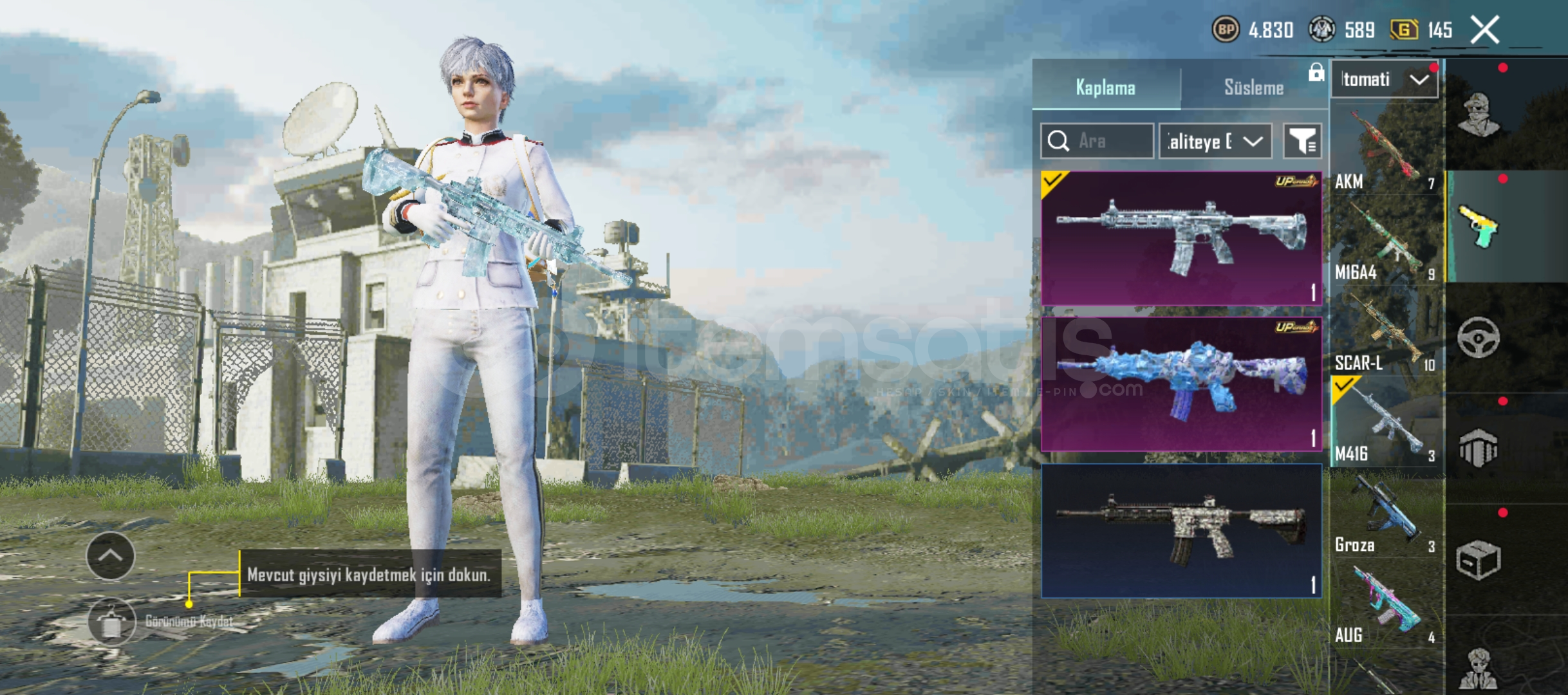Open the character outfit category
Viewport: 1568px width, 695px height.
[x=1479, y=115]
